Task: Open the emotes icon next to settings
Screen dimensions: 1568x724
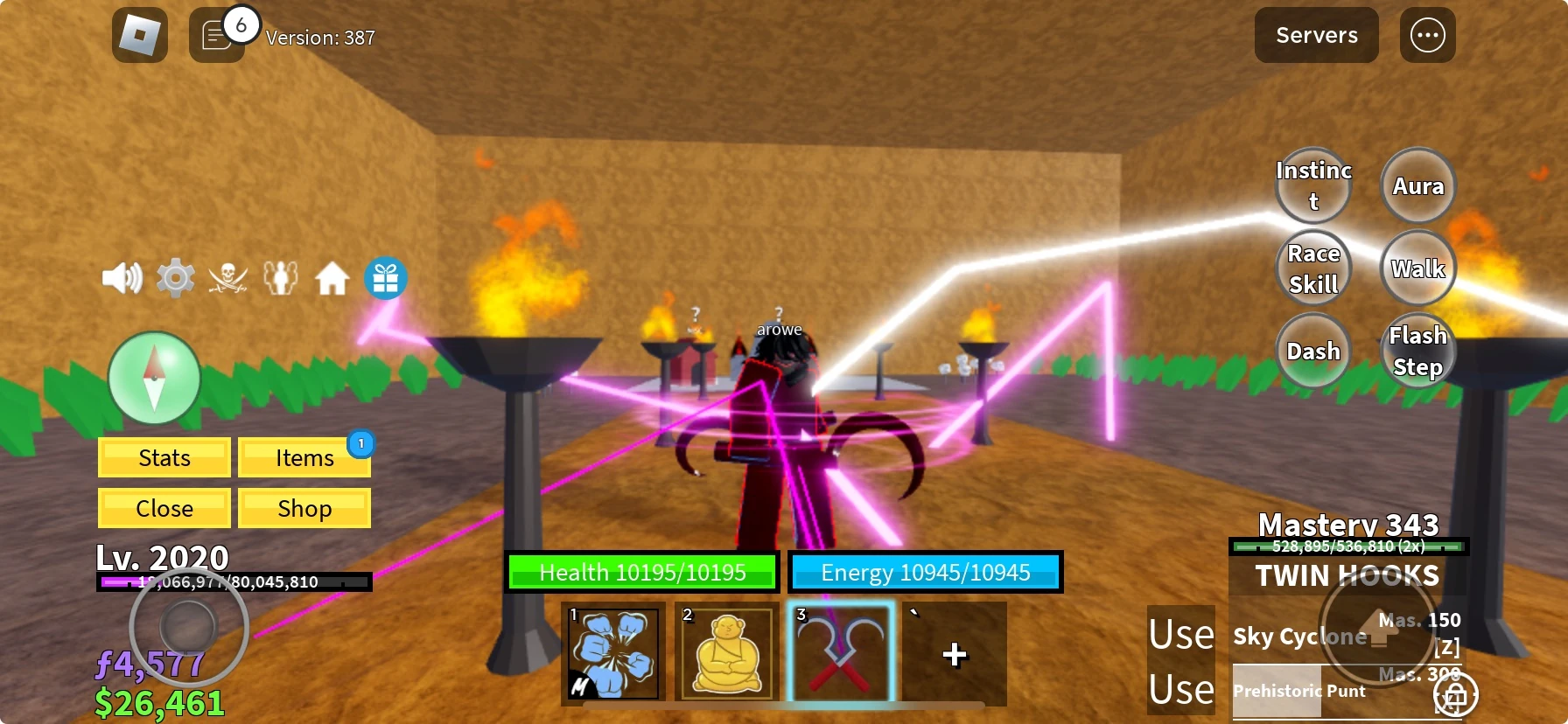Action: (x=280, y=276)
